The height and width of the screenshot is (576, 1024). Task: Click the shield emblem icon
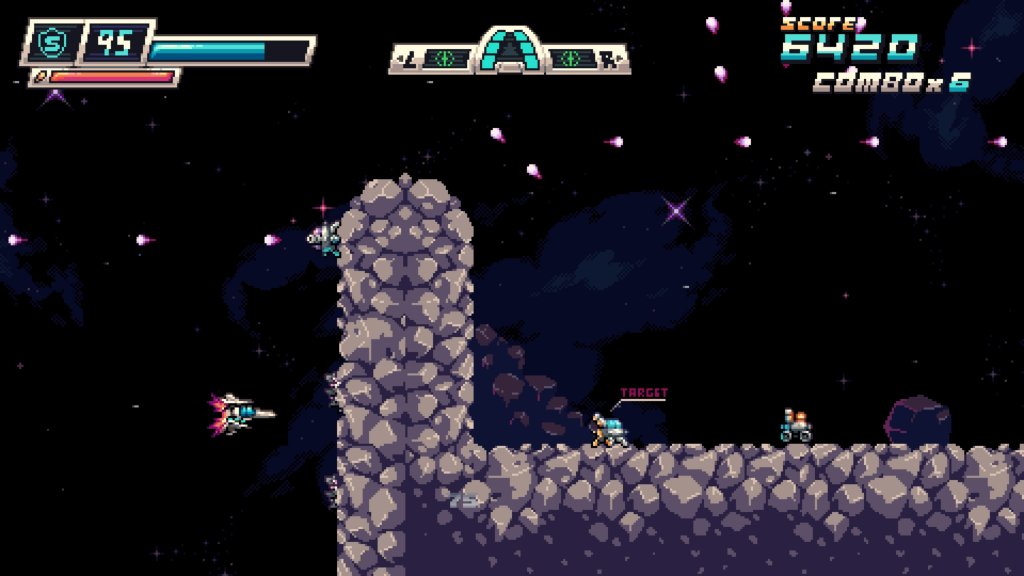point(49,43)
